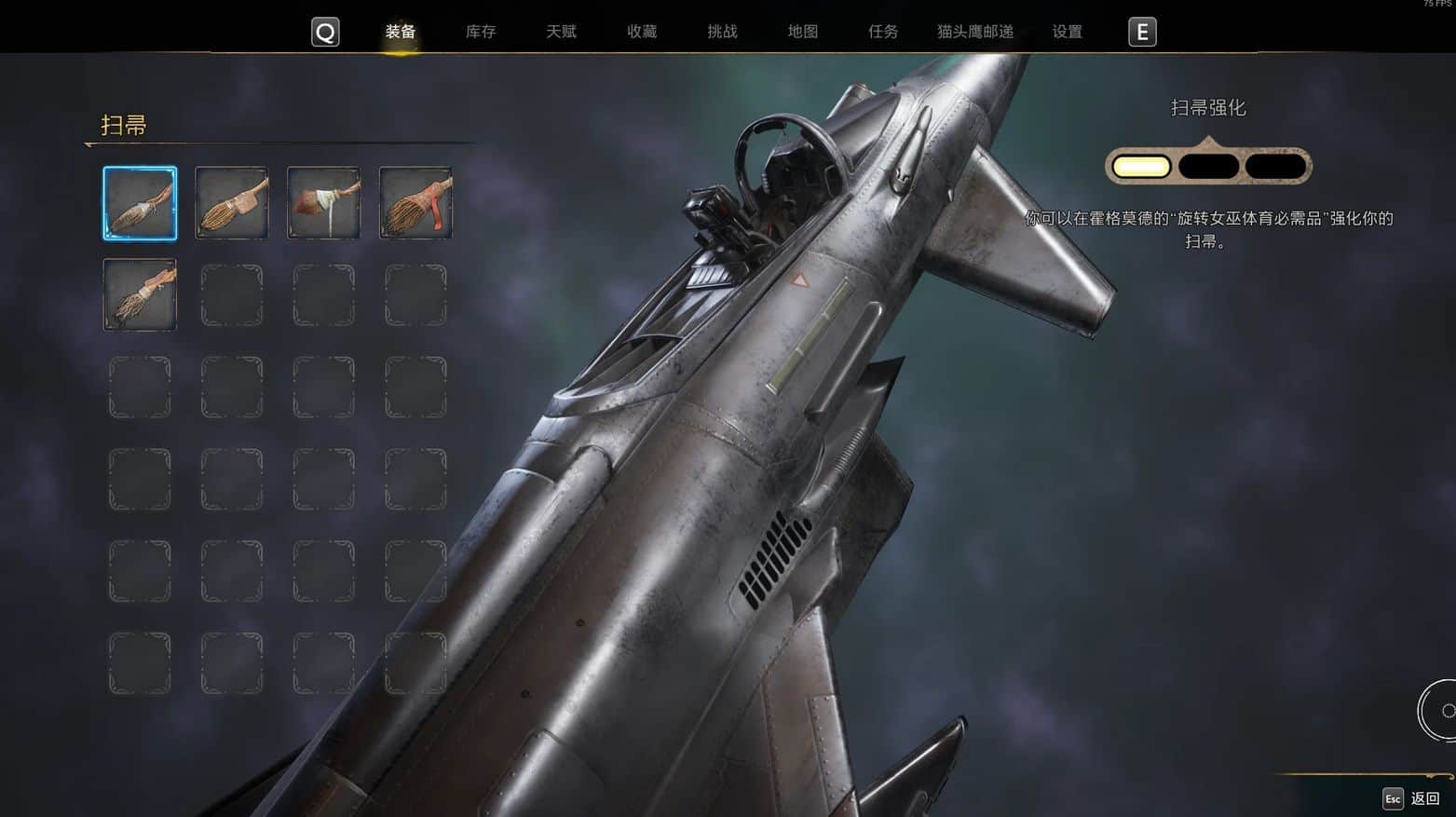Open the 库存 (Inventory) tab
Viewport: 1456px width, 817px height.
(x=481, y=32)
